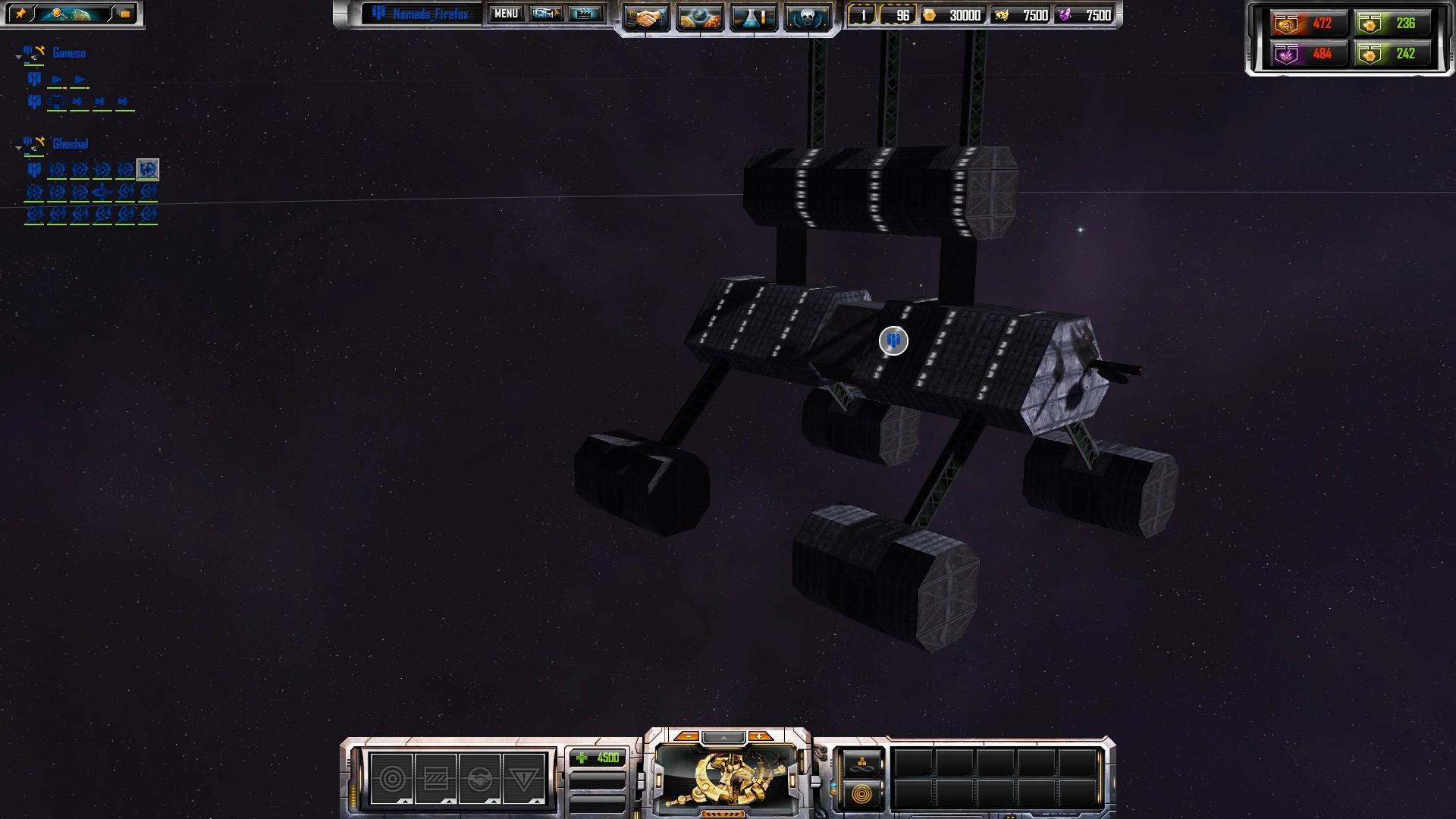The height and width of the screenshot is (819, 1456).
Task: Open the diplomacy handshake screen
Action: (x=646, y=17)
